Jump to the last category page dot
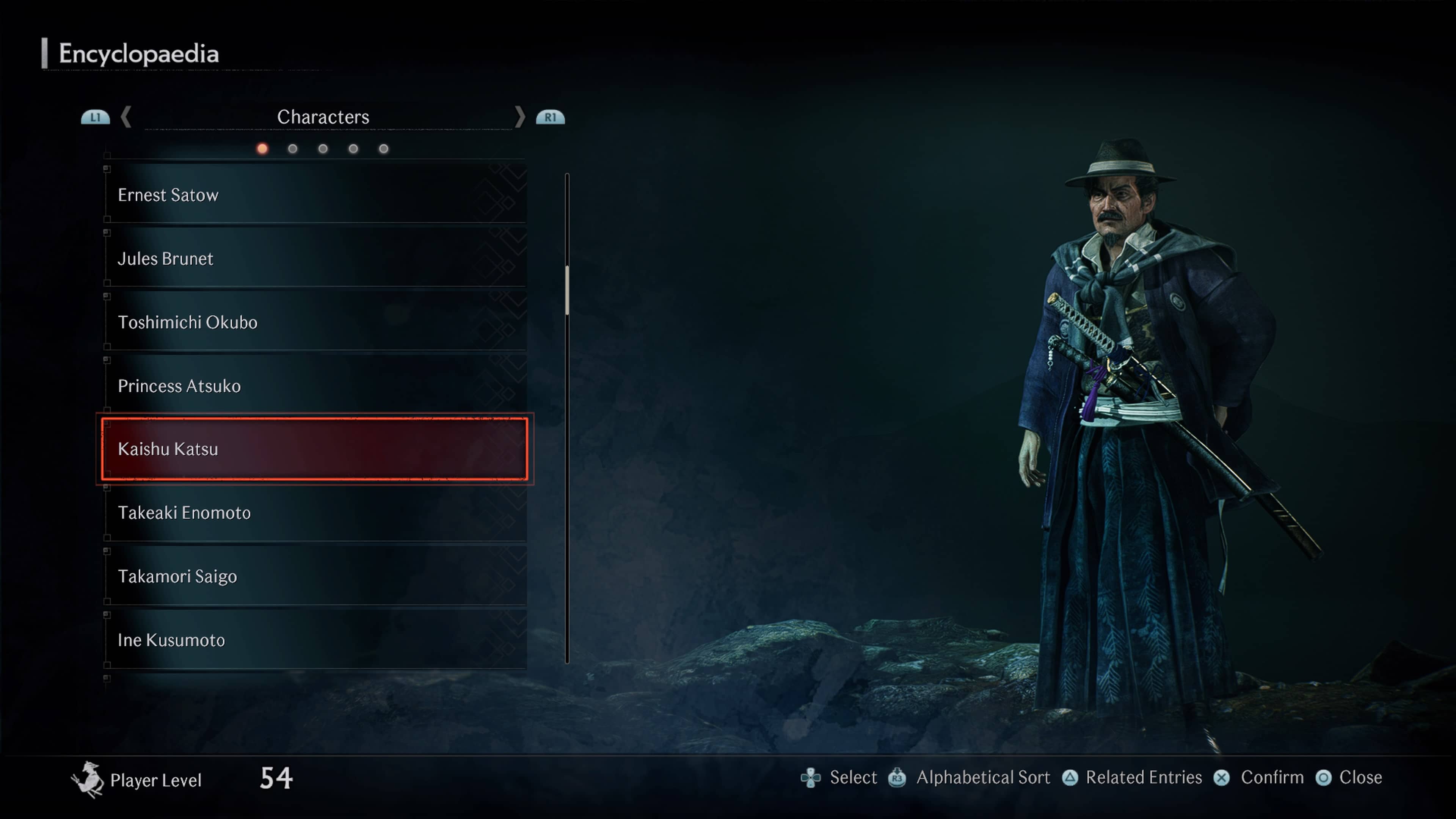Image resolution: width=1456 pixels, height=819 pixels. click(x=384, y=149)
